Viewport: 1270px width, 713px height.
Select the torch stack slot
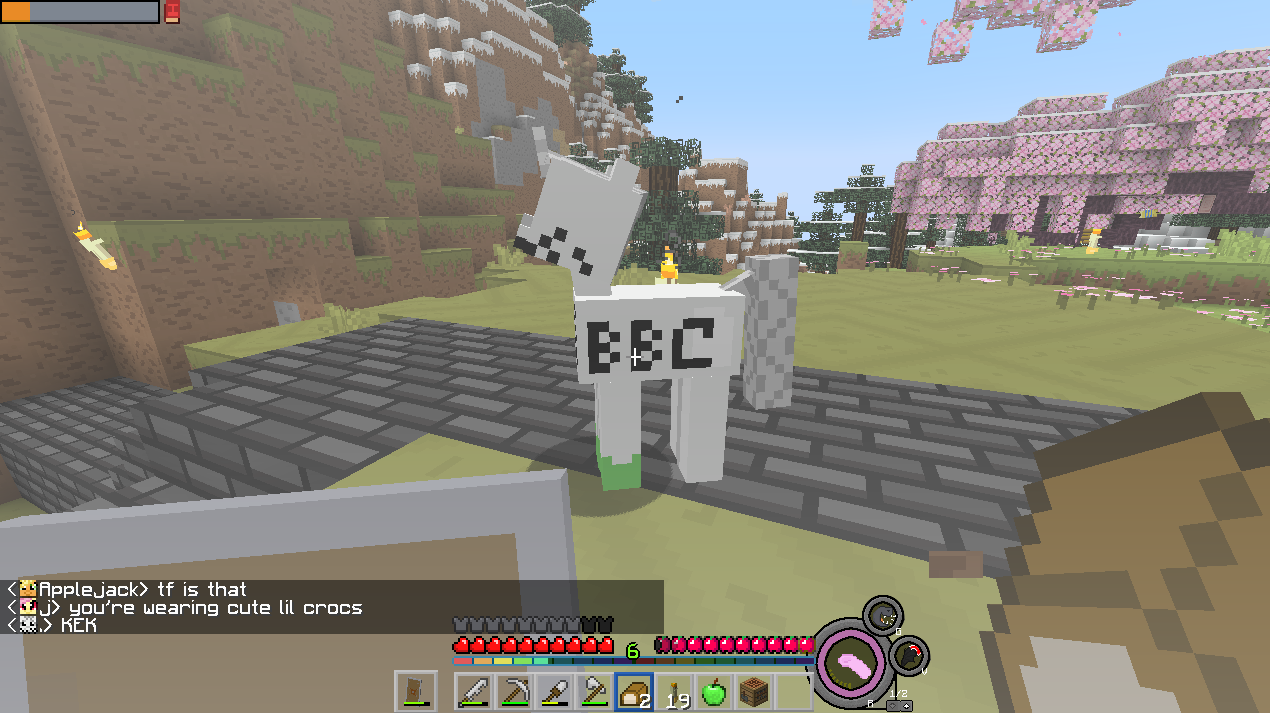click(x=674, y=692)
